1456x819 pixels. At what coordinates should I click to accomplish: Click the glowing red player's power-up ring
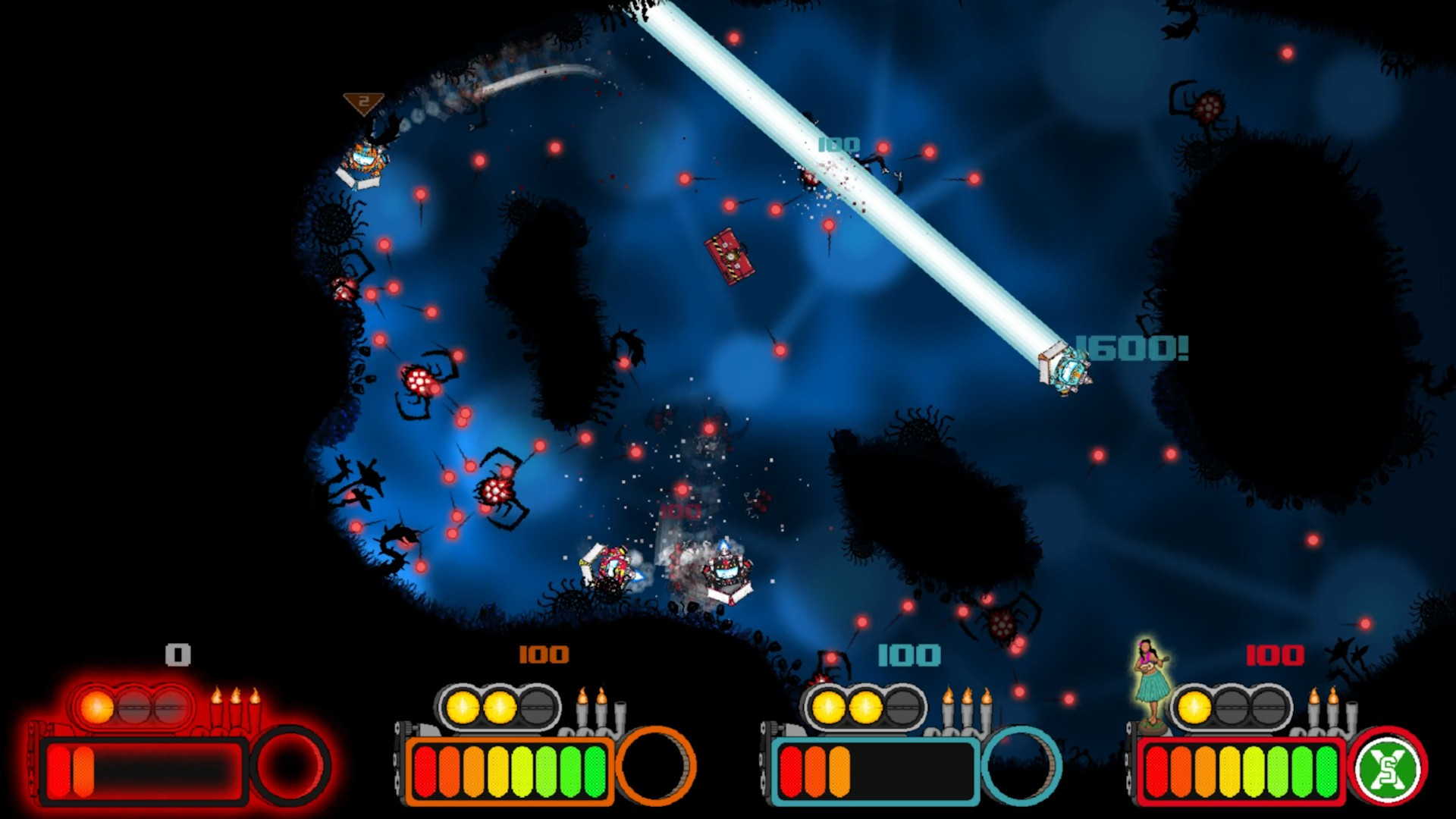click(x=290, y=766)
